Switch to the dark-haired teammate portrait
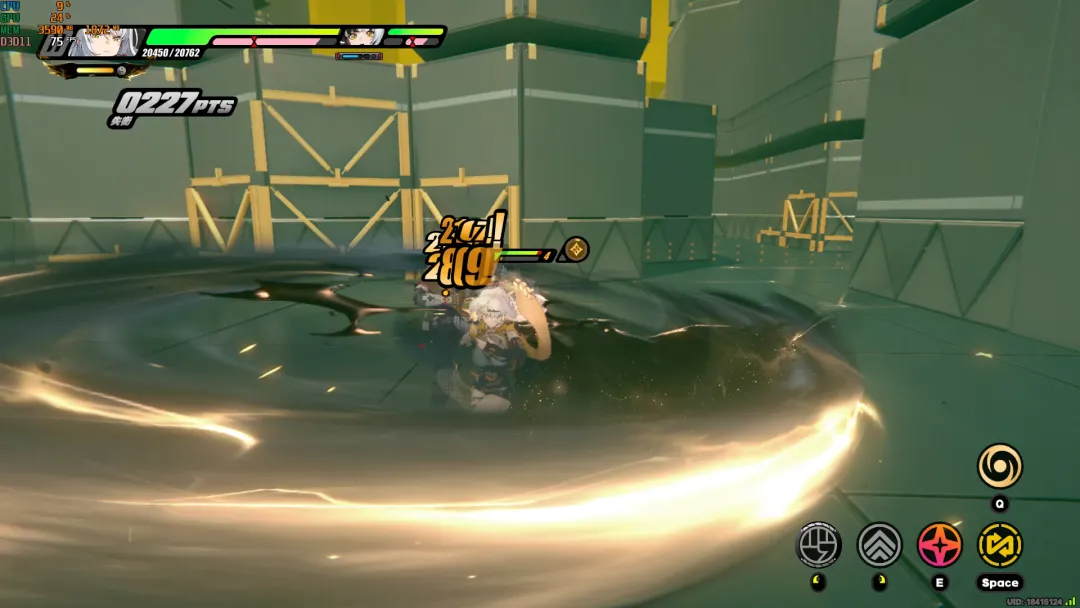The width and height of the screenshot is (1080, 608). 361,37
